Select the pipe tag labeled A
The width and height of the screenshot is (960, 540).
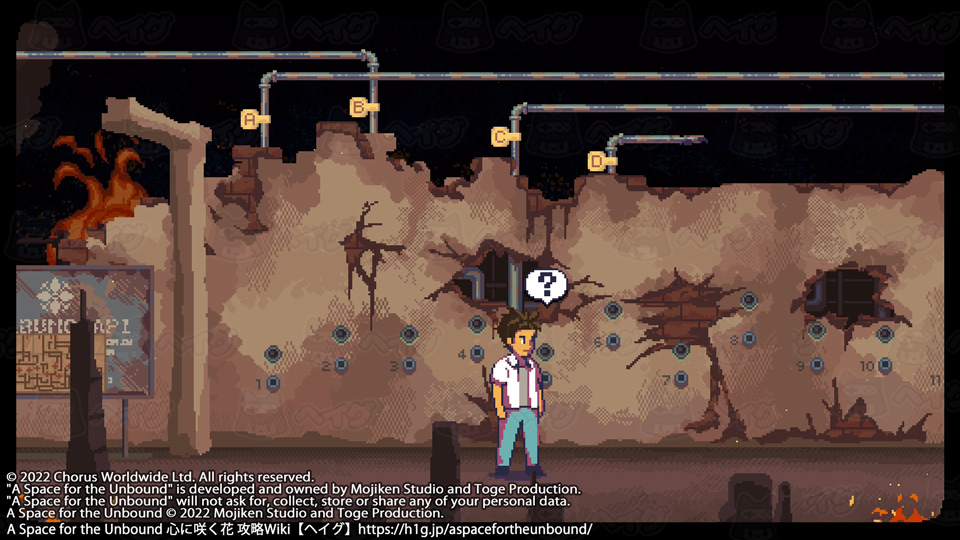252,118
